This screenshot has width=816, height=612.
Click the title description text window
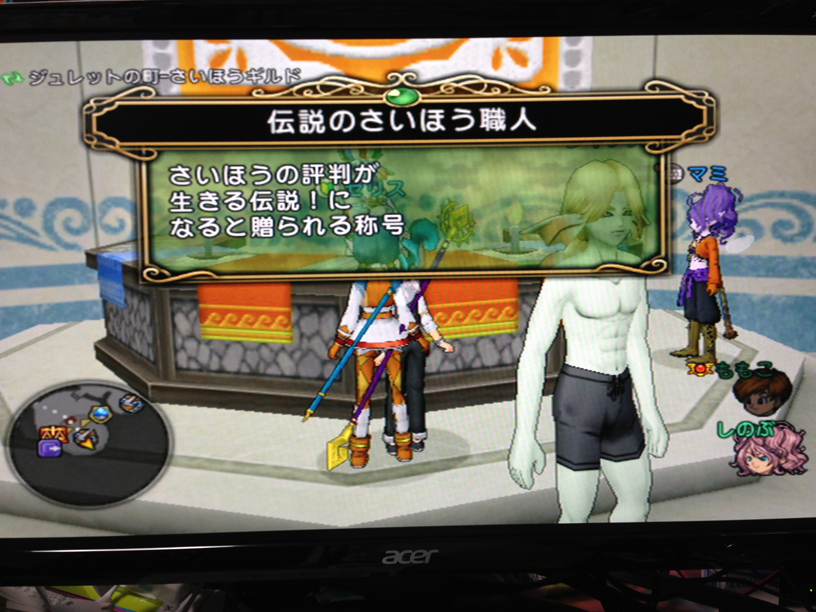pyautogui.click(x=403, y=211)
